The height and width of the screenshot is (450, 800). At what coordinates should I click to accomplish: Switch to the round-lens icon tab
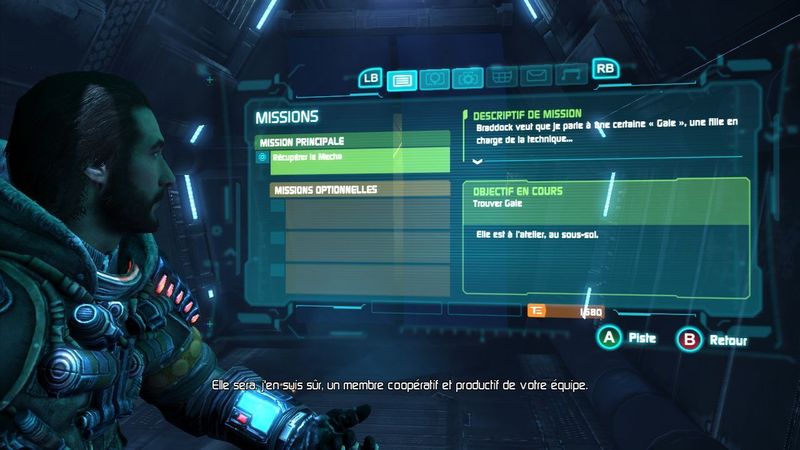coord(434,78)
